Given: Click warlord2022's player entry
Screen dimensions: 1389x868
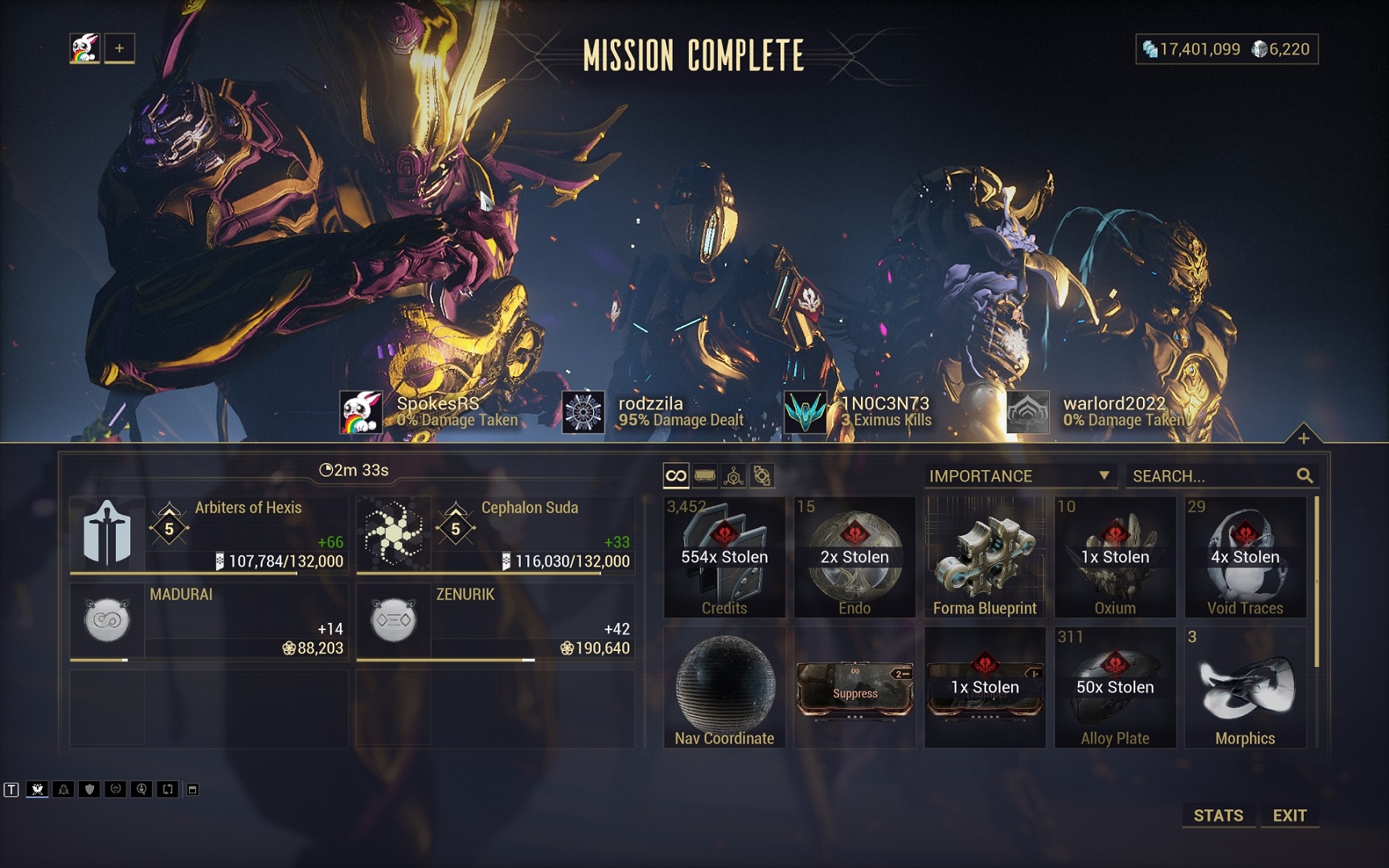Looking at the screenshot, I should click(1097, 411).
